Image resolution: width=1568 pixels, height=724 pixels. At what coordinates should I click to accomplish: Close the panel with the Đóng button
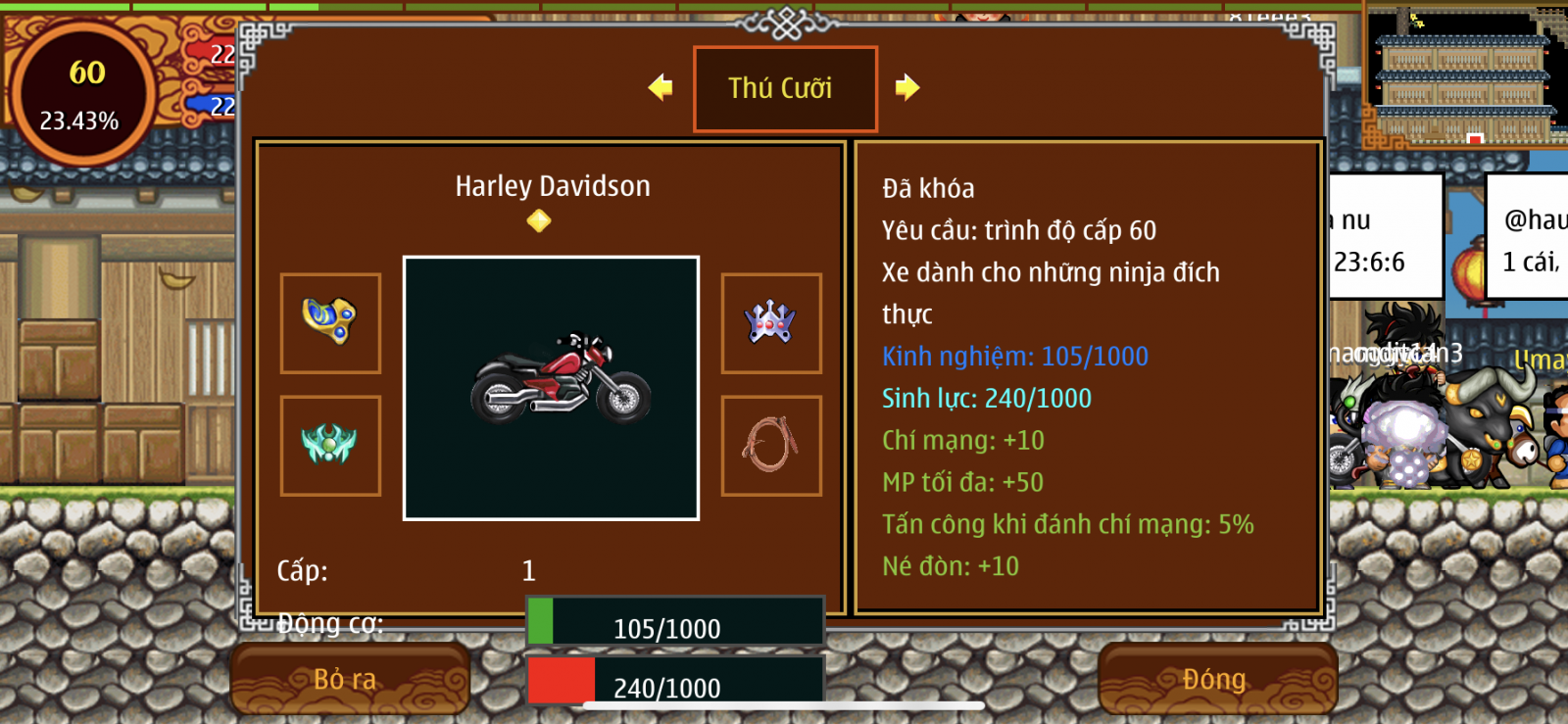pyautogui.click(x=1217, y=679)
